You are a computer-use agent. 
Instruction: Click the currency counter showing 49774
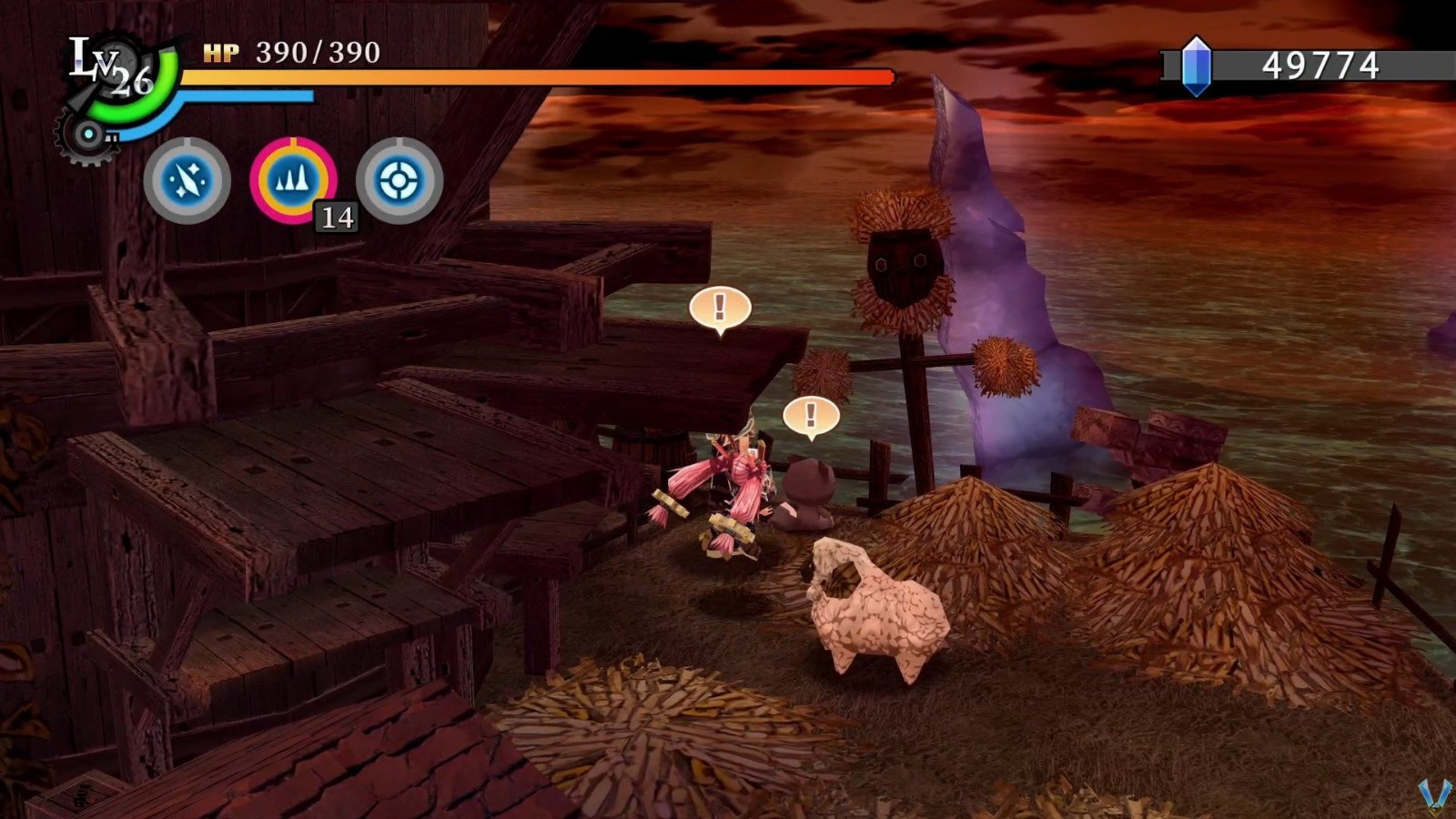pyautogui.click(x=1322, y=64)
